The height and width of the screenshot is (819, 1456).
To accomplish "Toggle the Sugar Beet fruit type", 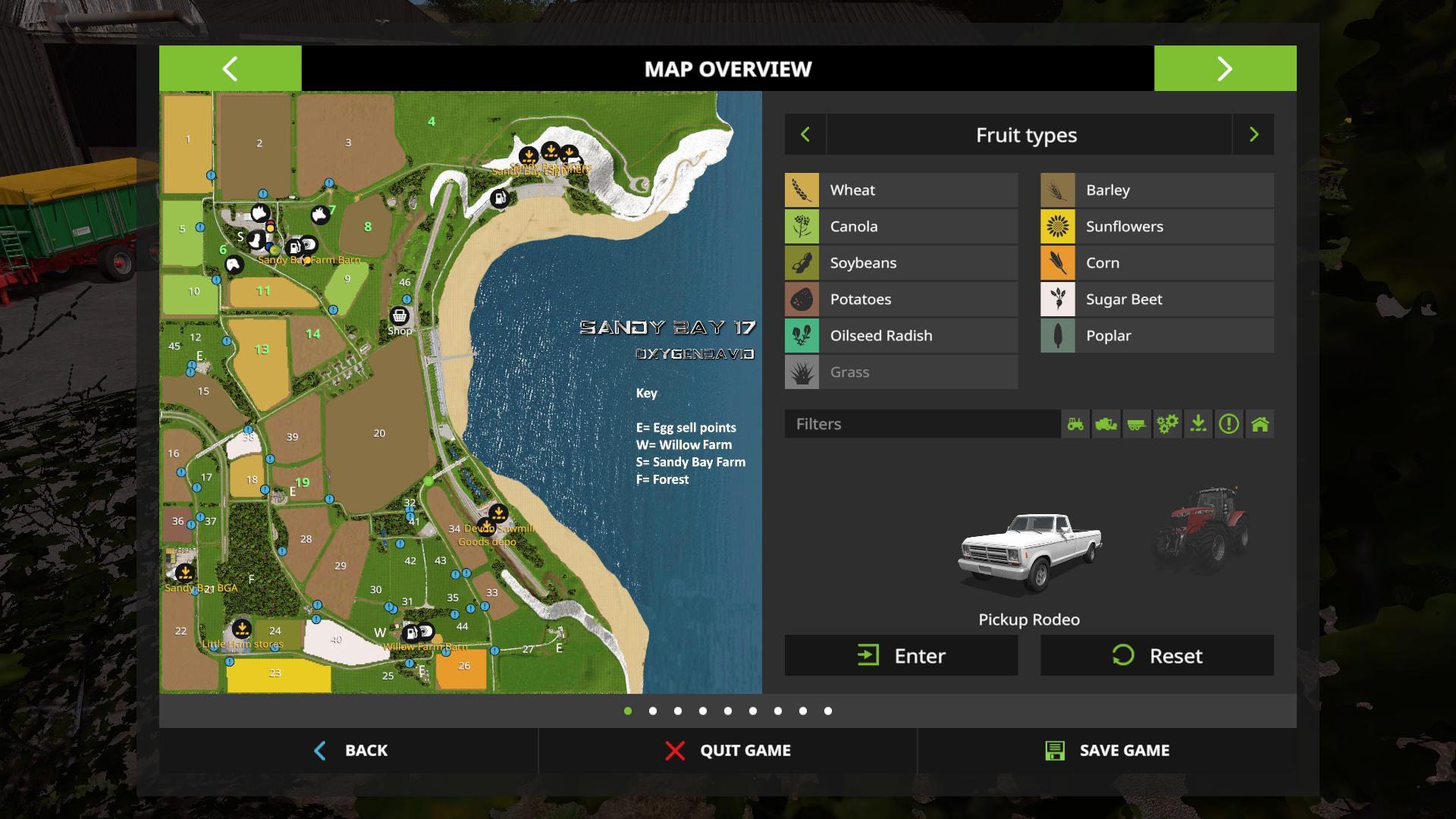I will click(1156, 300).
